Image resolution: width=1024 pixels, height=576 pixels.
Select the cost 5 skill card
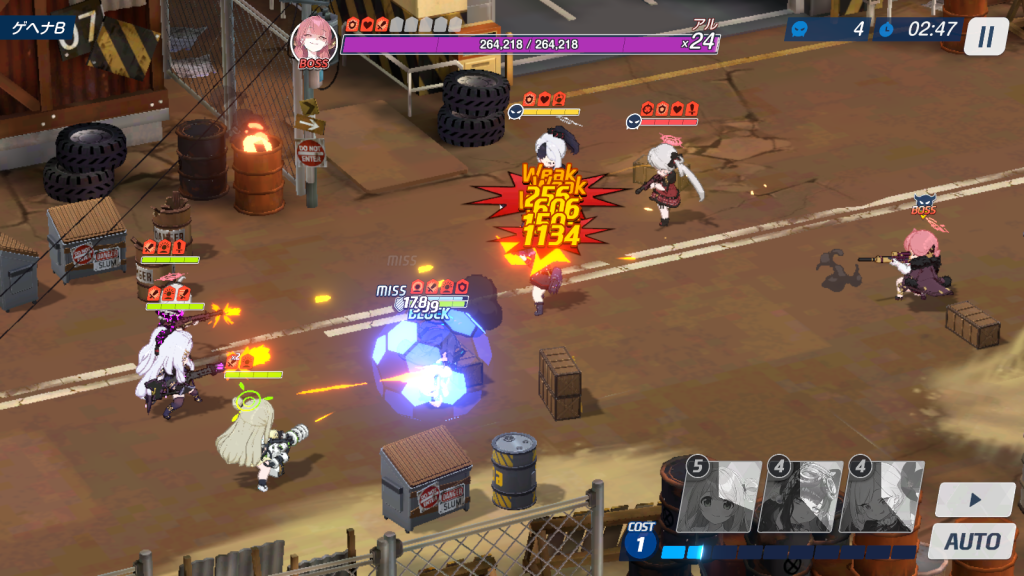[716, 495]
